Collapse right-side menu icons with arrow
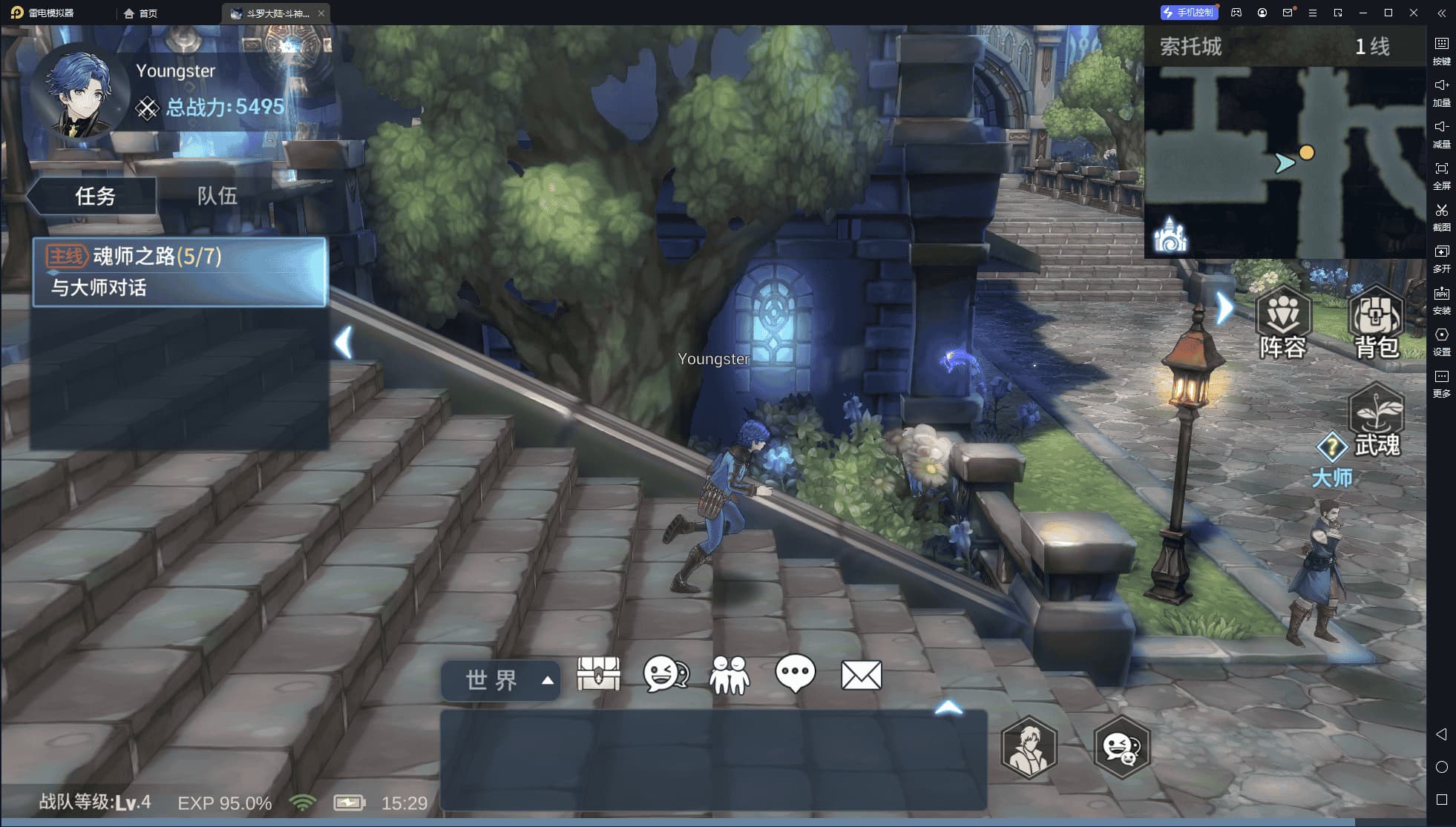The image size is (1456, 827). [1224, 308]
